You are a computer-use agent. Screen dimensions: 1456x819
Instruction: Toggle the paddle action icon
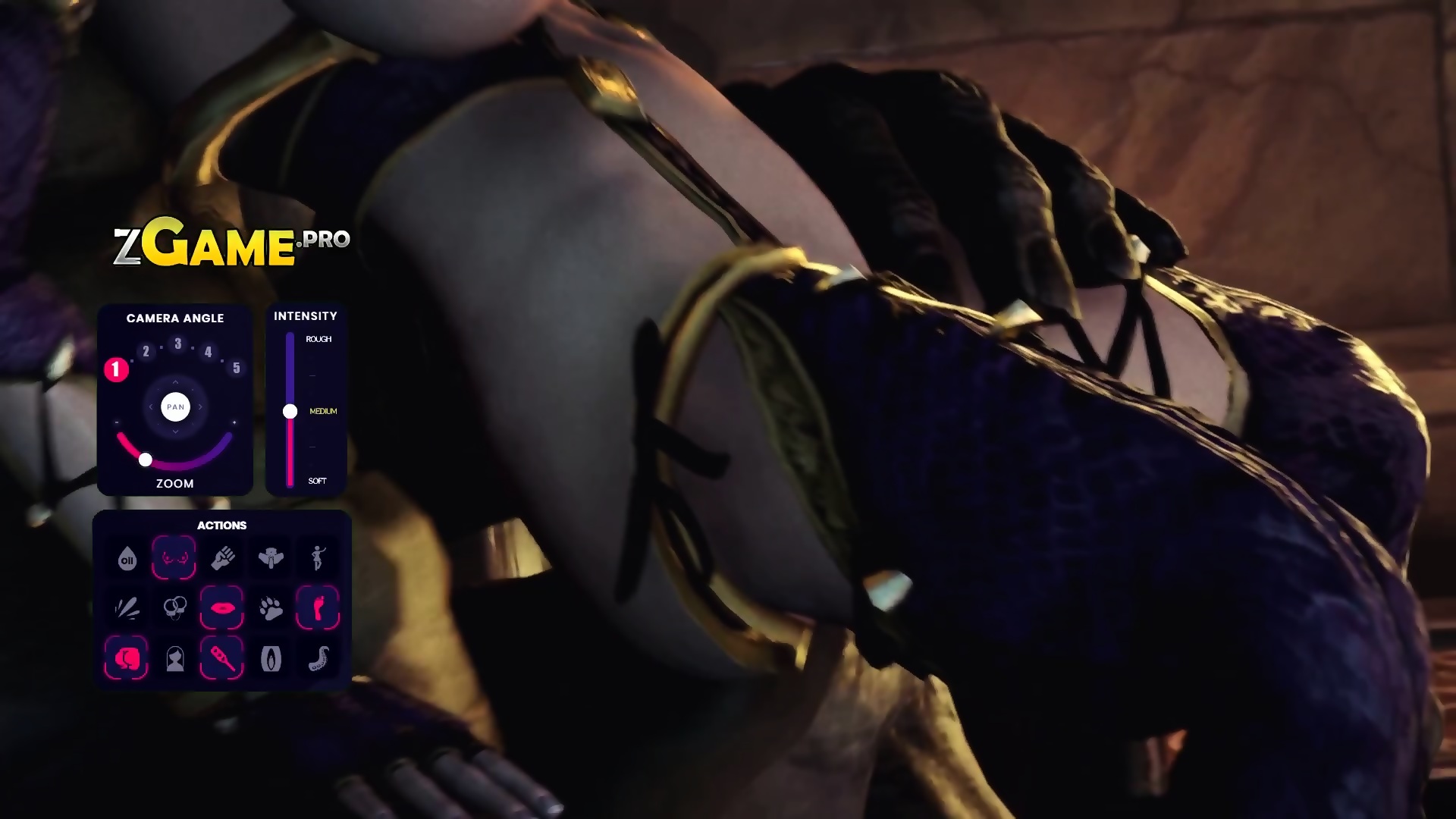click(222, 657)
